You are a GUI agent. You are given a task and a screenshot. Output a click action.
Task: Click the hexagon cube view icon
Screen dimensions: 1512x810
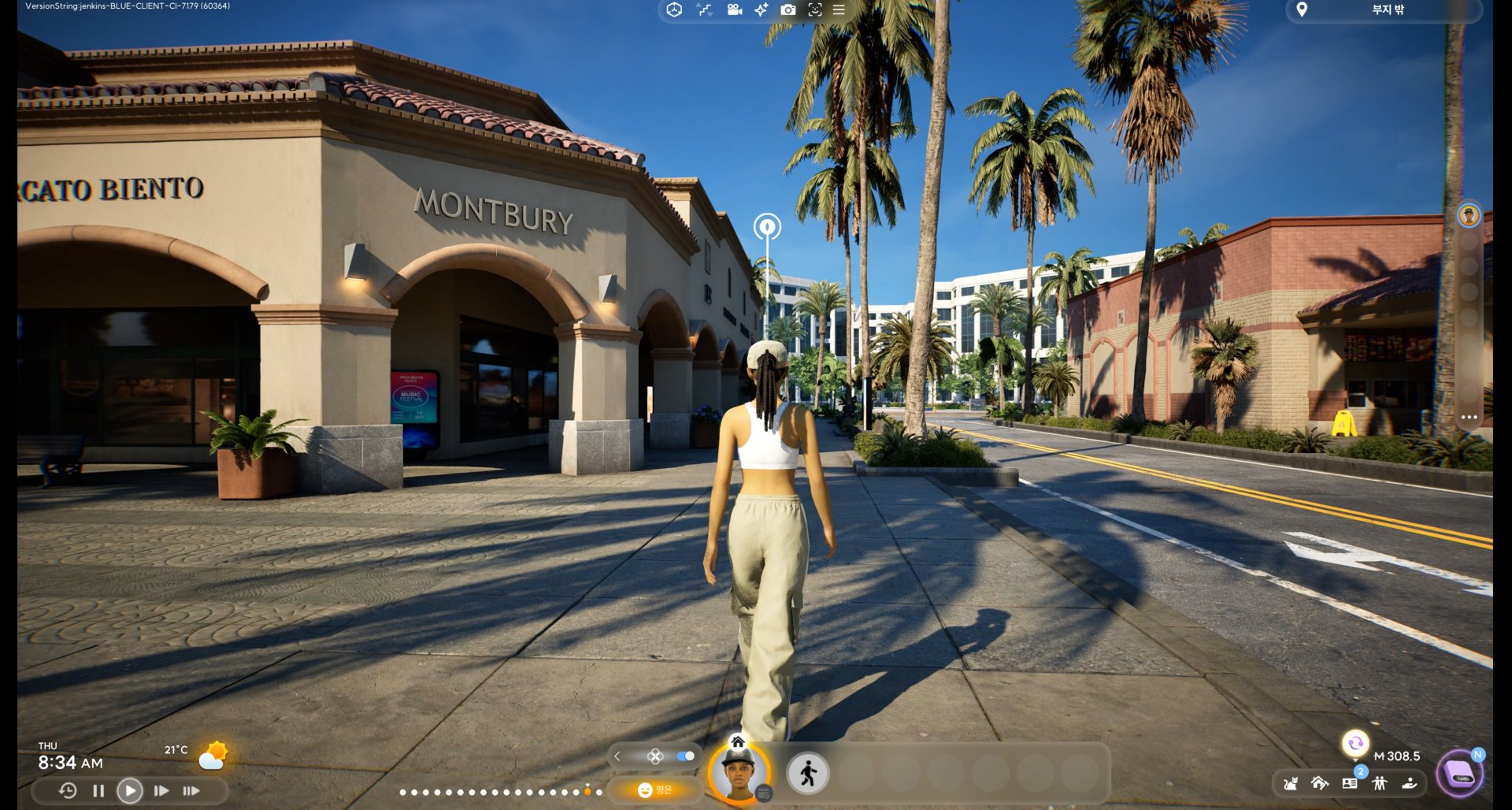(x=674, y=9)
